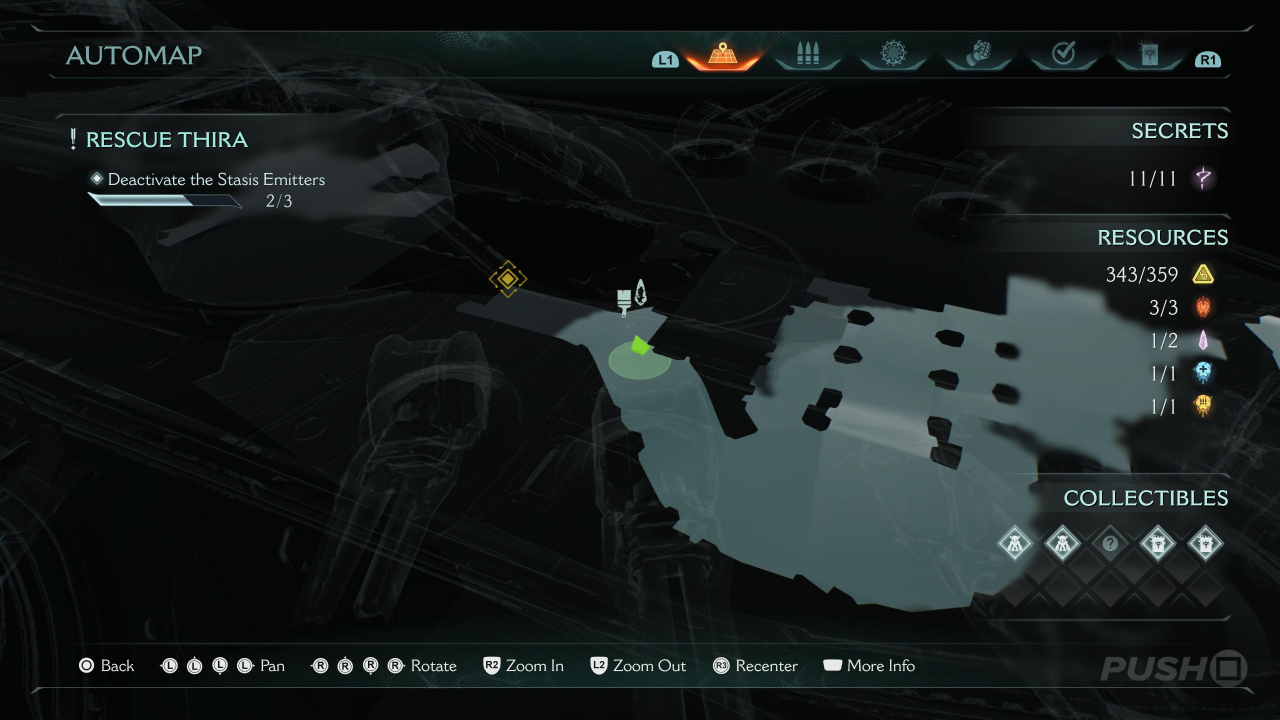This screenshot has height=720, width=1280.
Task: Switch to the codex book tab
Action: pos(1148,55)
